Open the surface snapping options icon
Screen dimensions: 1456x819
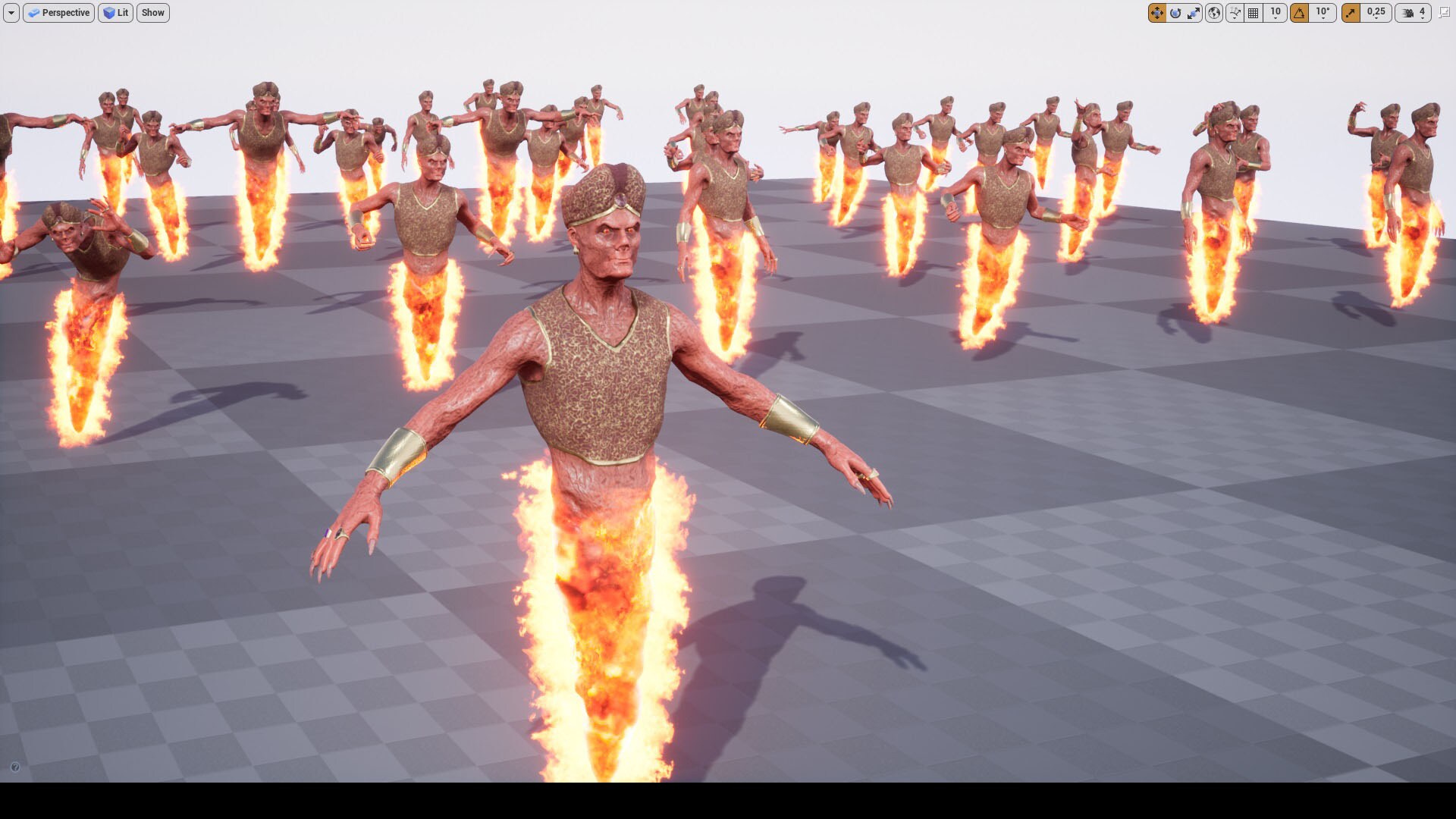coord(1236,13)
